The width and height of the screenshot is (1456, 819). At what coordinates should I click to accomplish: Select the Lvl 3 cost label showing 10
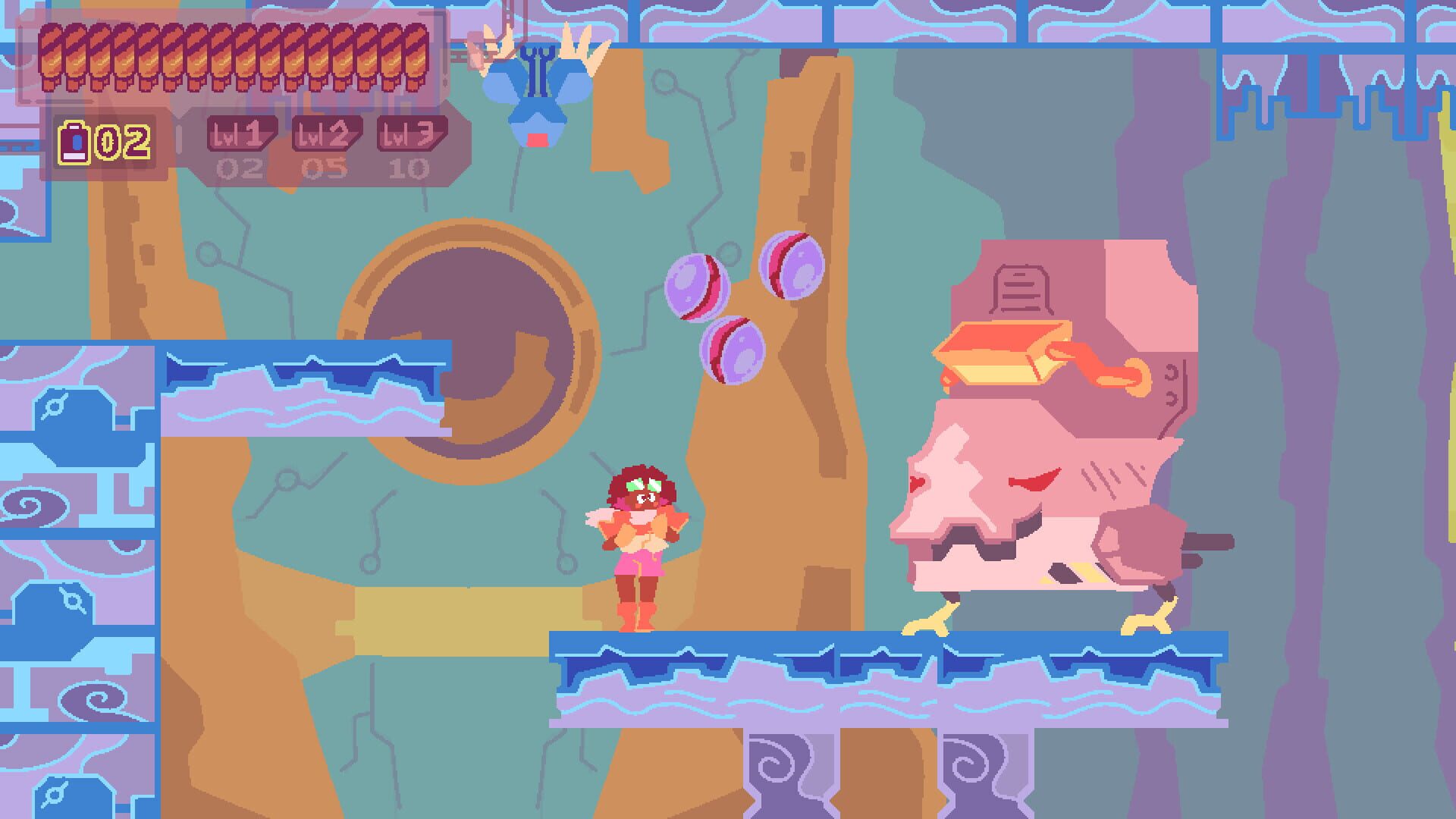coord(409,168)
